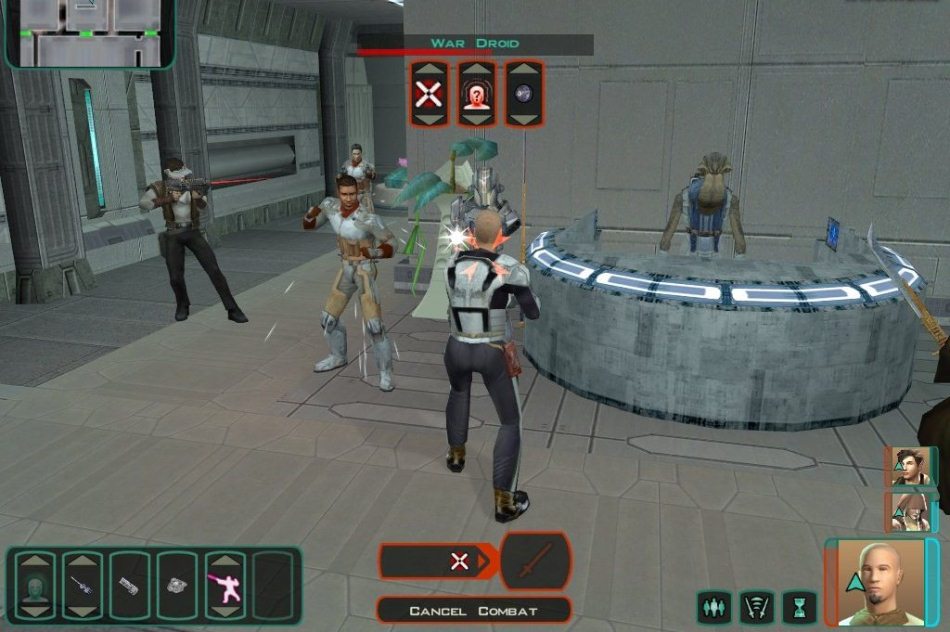The image size is (950, 632).
Task: Click the queued lightsaber attack slot
Action: point(535,561)
